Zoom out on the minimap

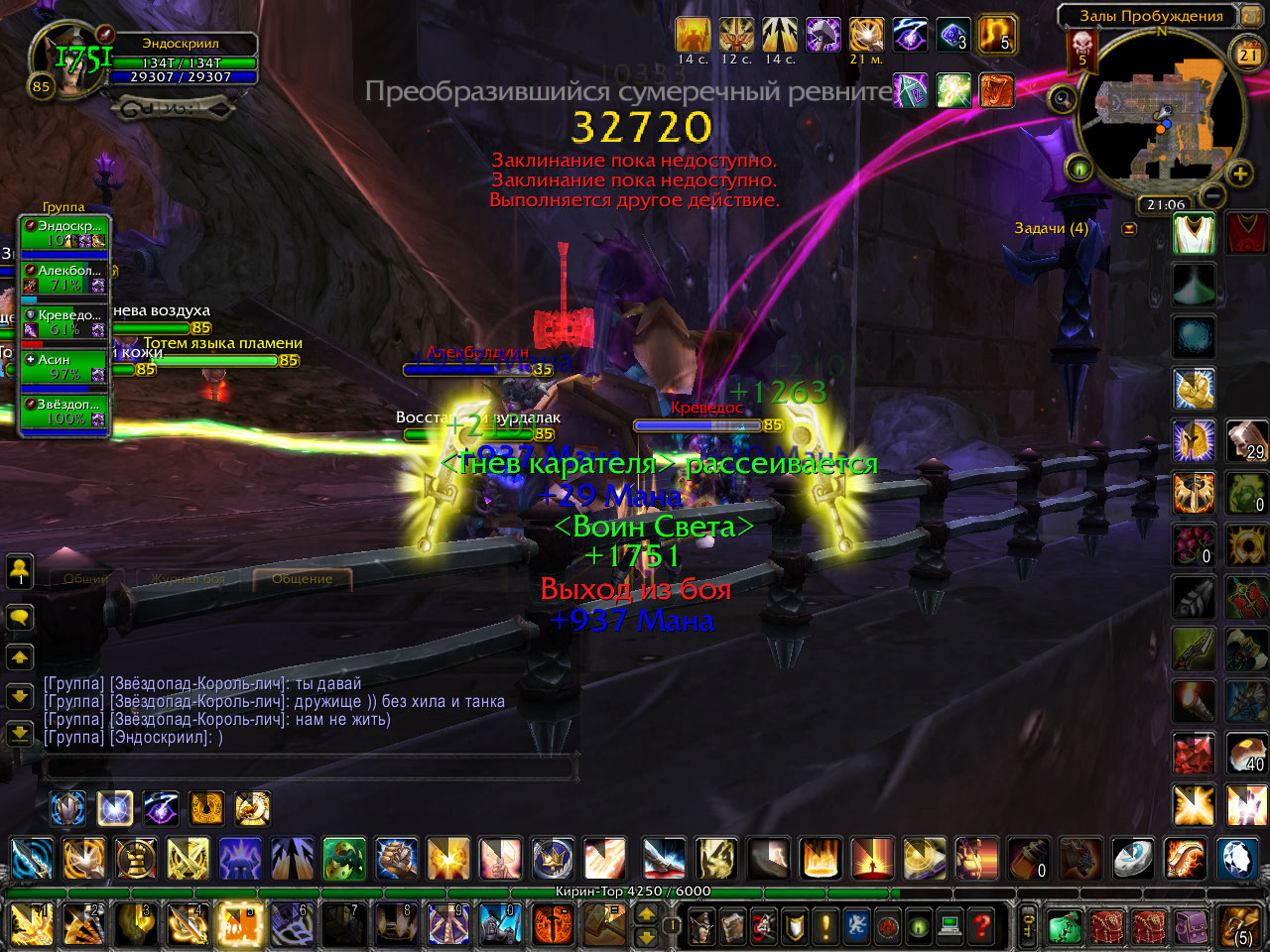pyautogui.click(x=1211, y=193)
